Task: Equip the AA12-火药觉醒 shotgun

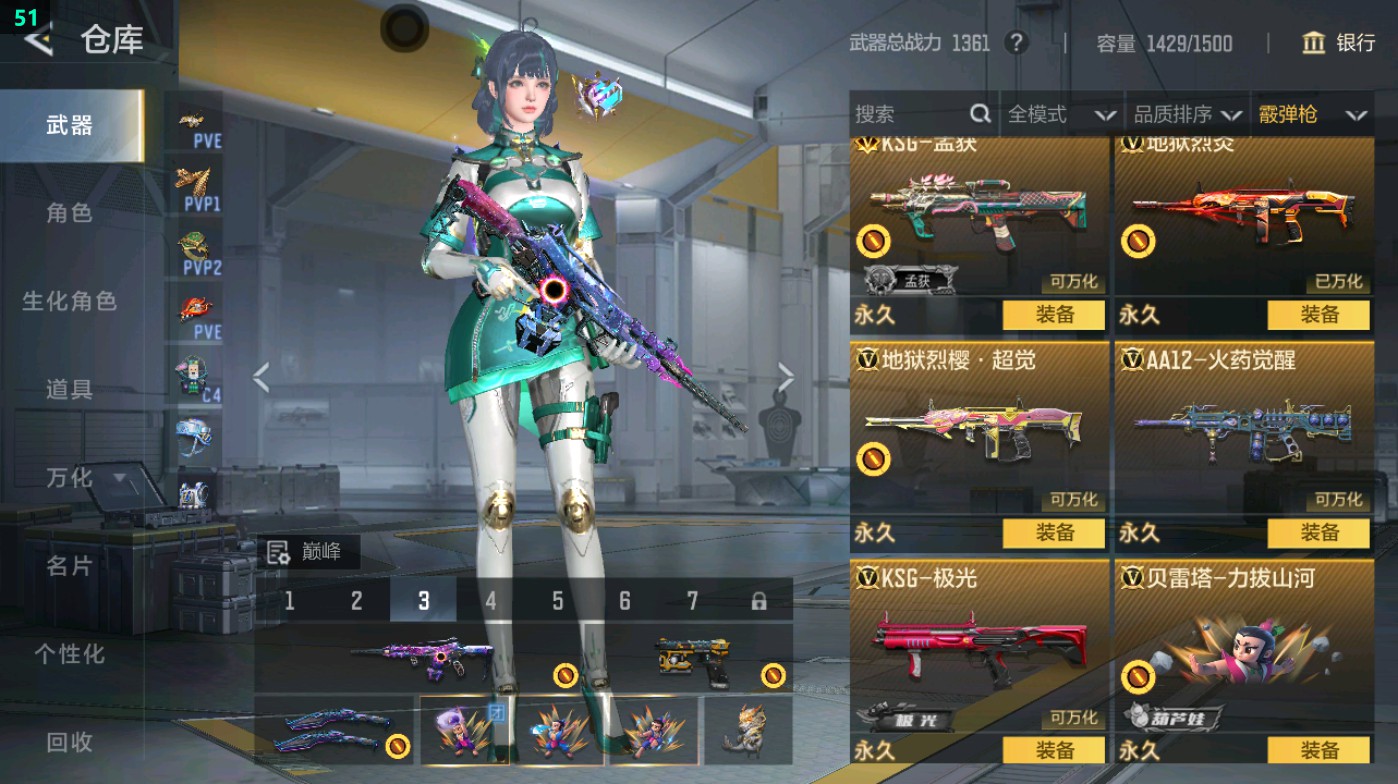Action: tap(1318, 532)
